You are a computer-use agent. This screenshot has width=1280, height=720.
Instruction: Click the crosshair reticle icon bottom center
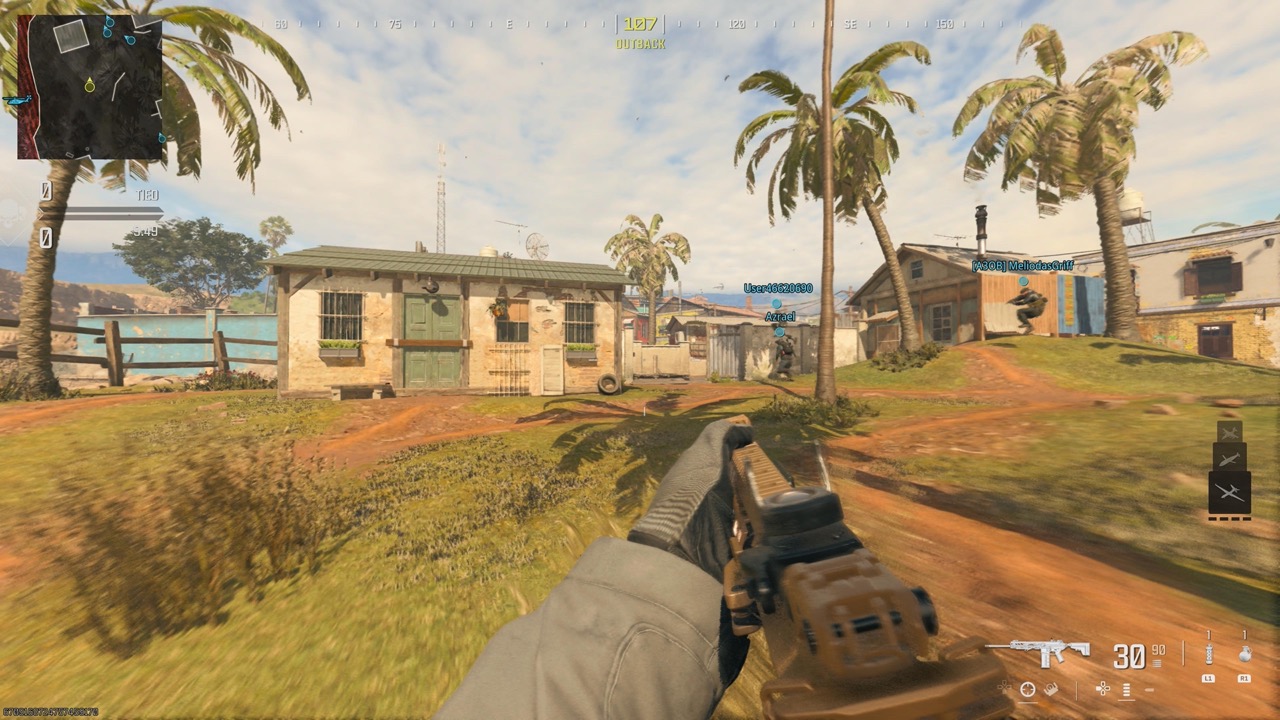pyautogui.click(x=1028, y=690)
